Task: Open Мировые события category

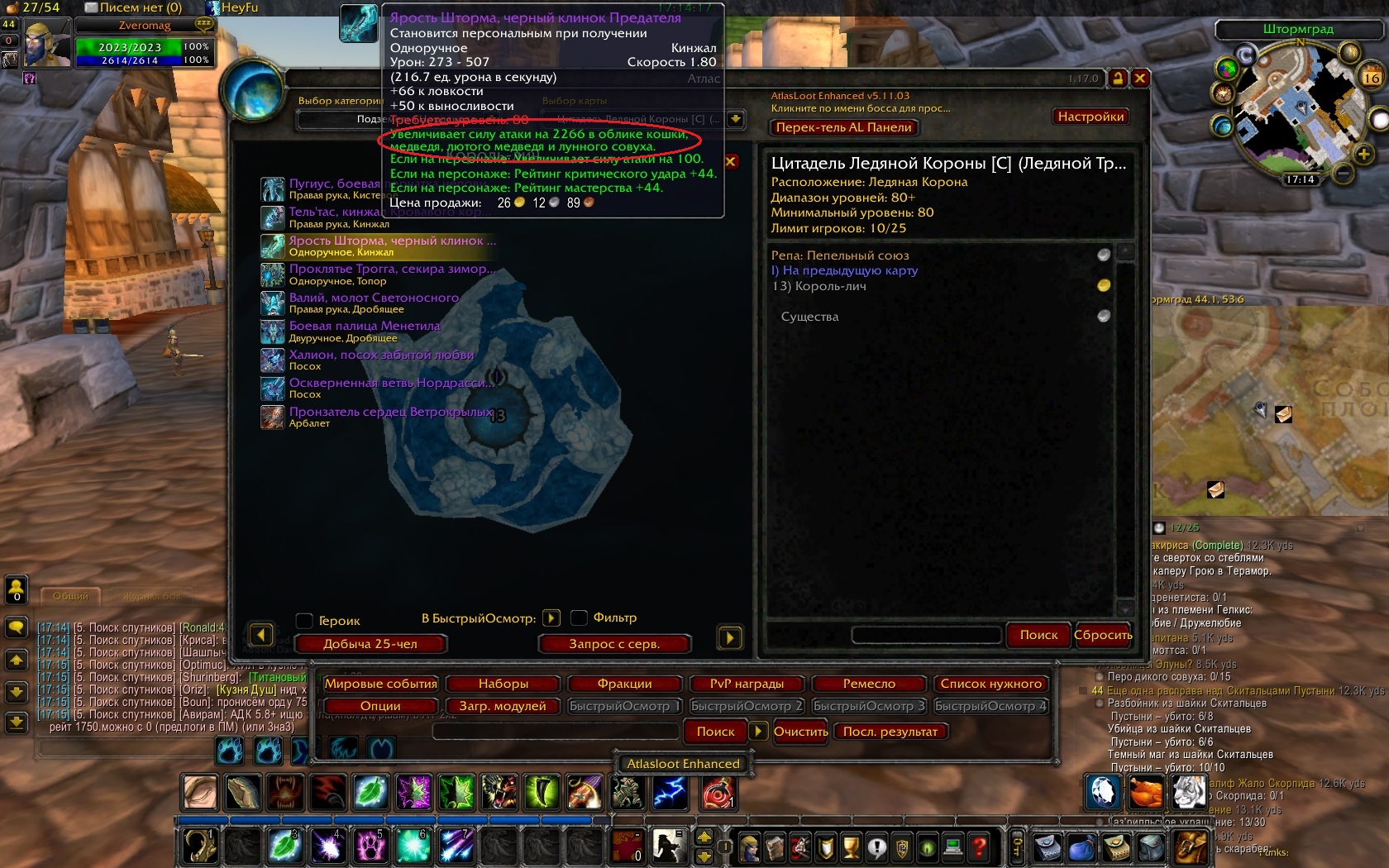Action: (380, 684)
